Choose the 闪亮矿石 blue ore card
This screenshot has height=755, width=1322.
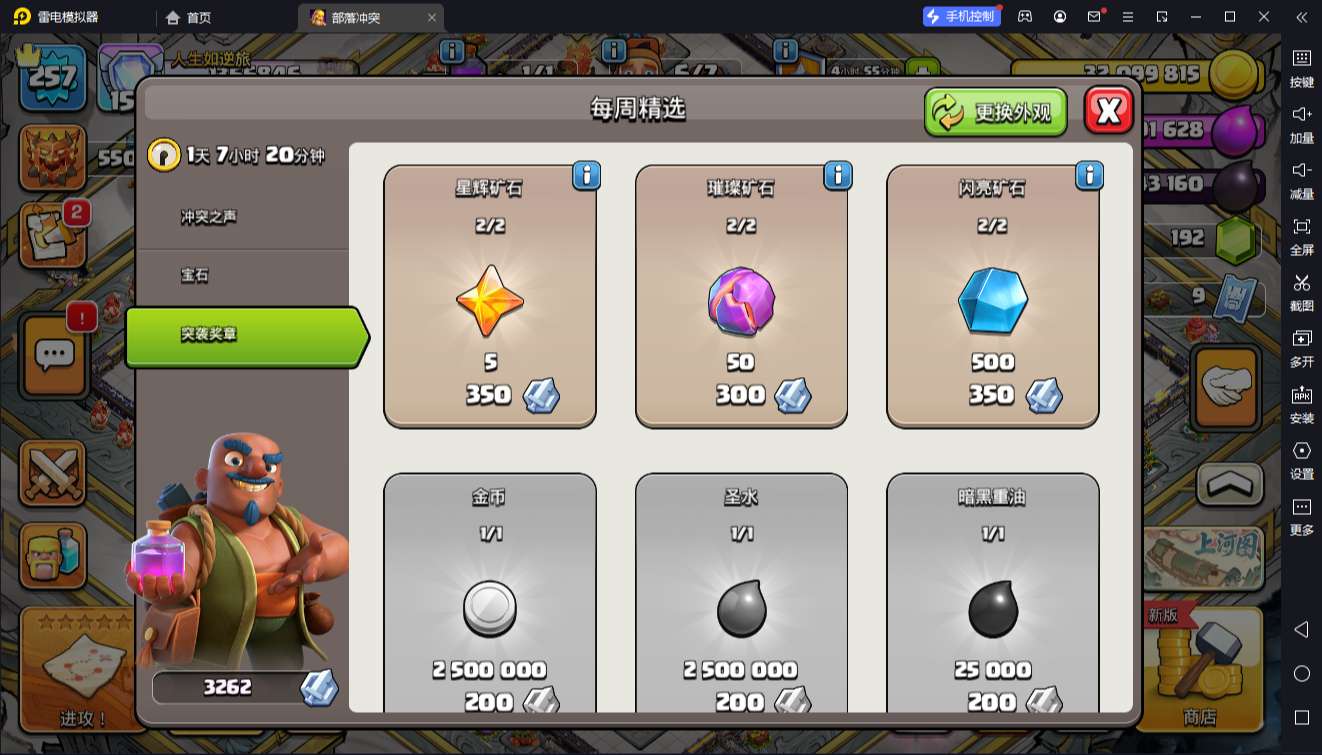click(x=992, y=297)
